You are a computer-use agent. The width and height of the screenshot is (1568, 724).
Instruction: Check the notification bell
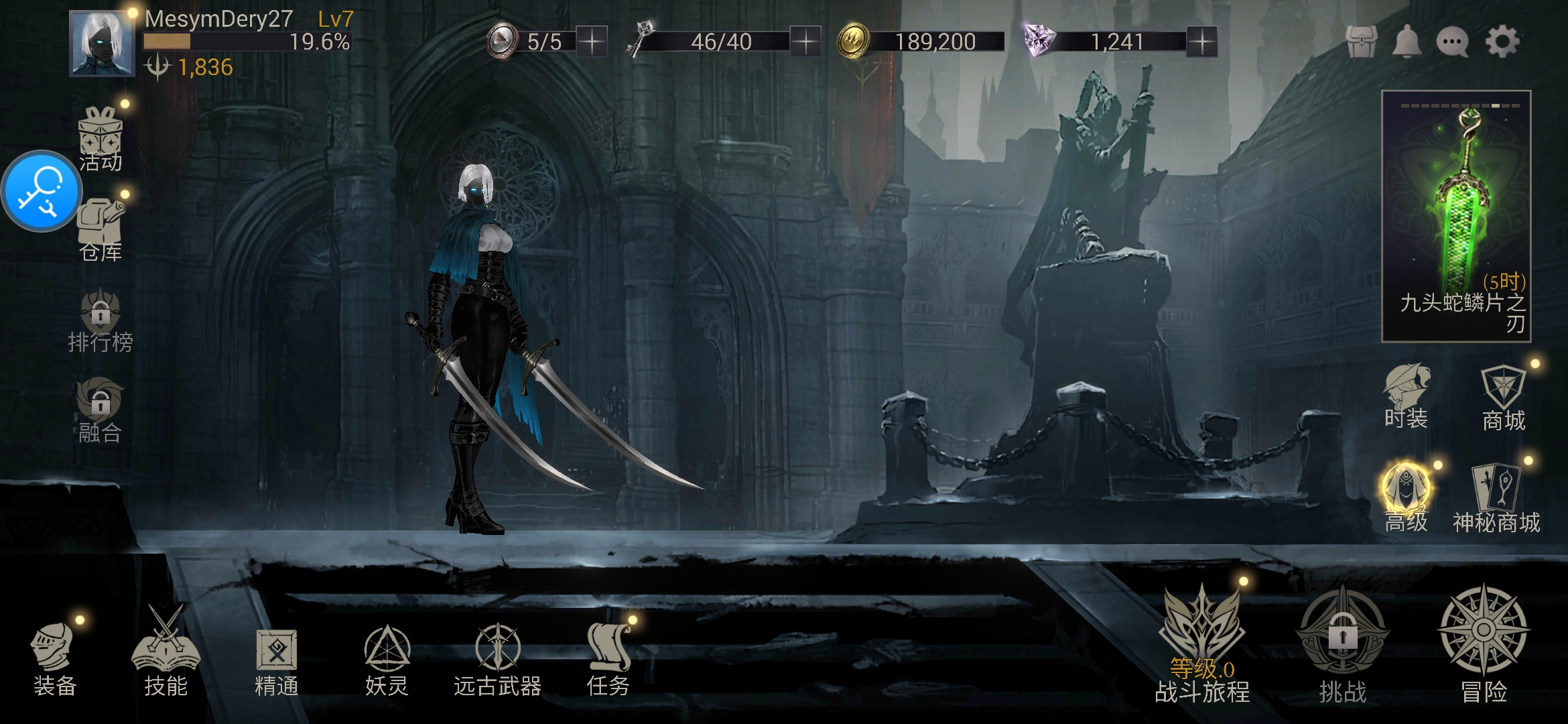tap(1407, 42)
